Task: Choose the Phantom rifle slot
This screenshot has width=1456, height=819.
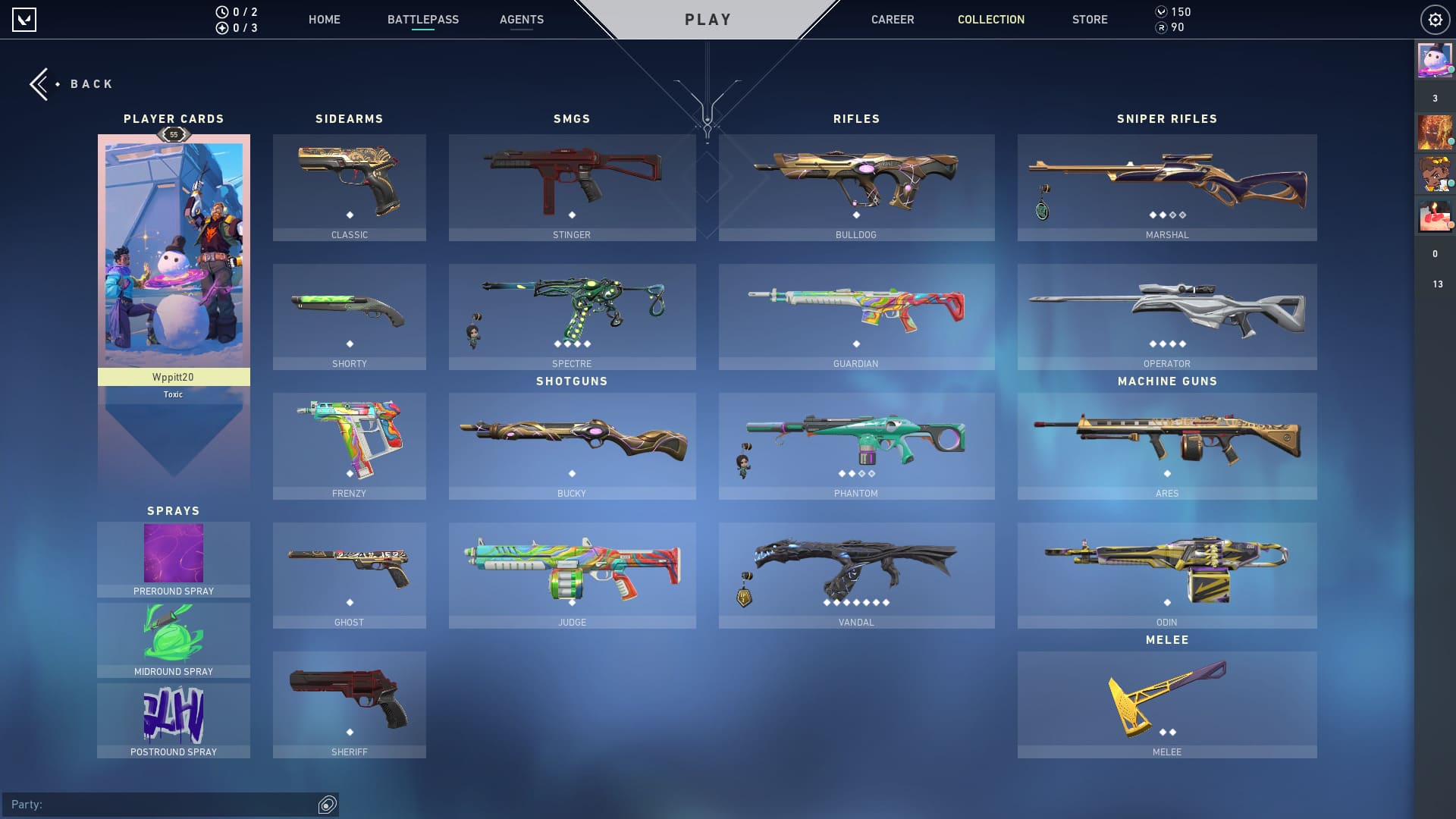Action: click(x=856, y=446)
